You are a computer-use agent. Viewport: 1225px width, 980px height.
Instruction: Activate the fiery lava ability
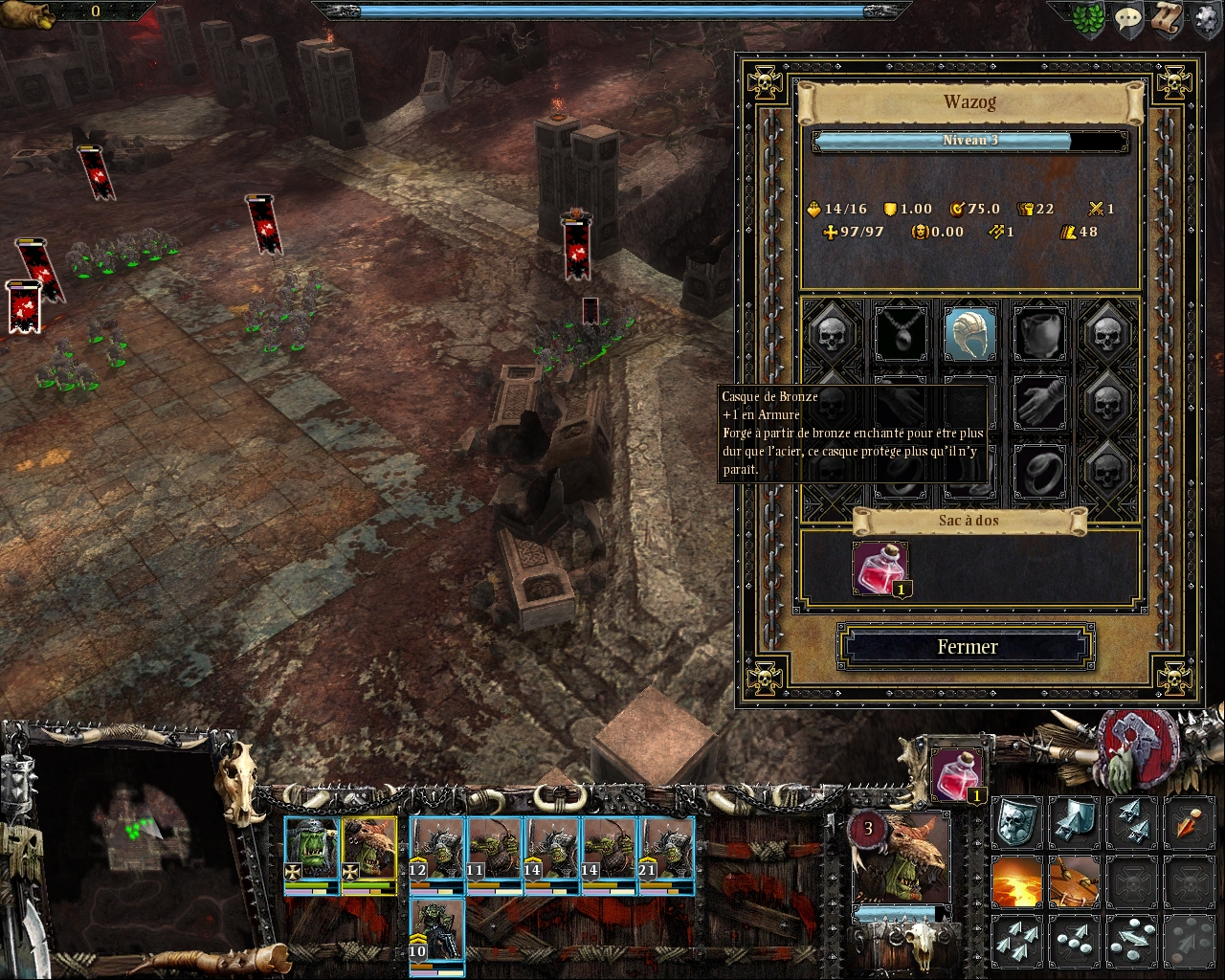click(1015, 881)
